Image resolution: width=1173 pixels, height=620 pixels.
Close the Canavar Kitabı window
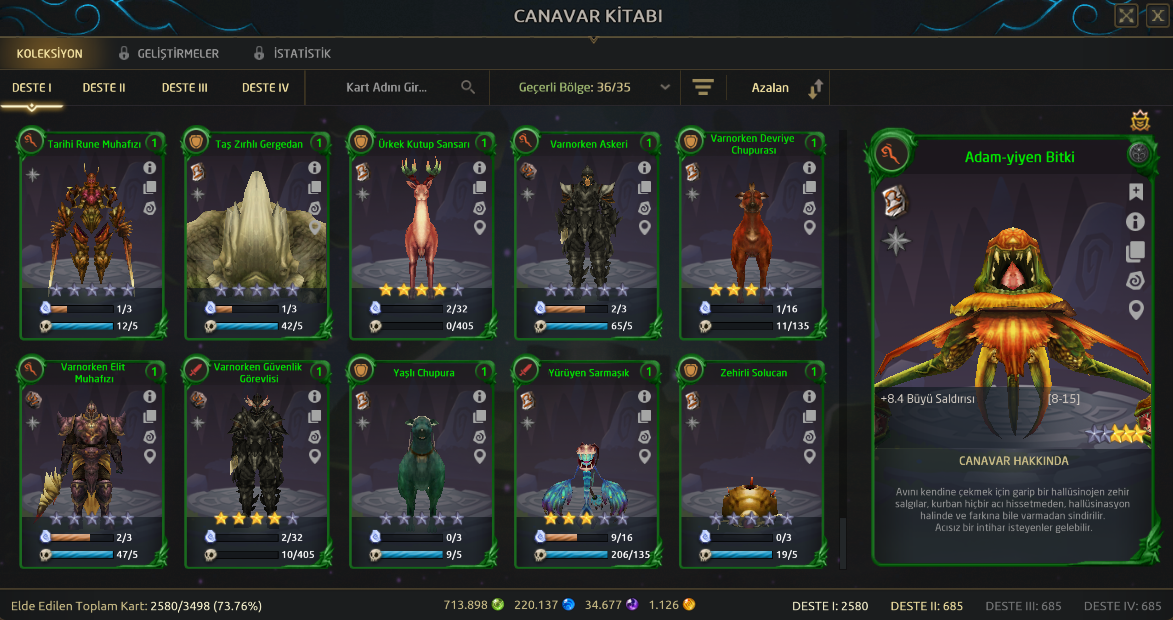coord(1155,15)
